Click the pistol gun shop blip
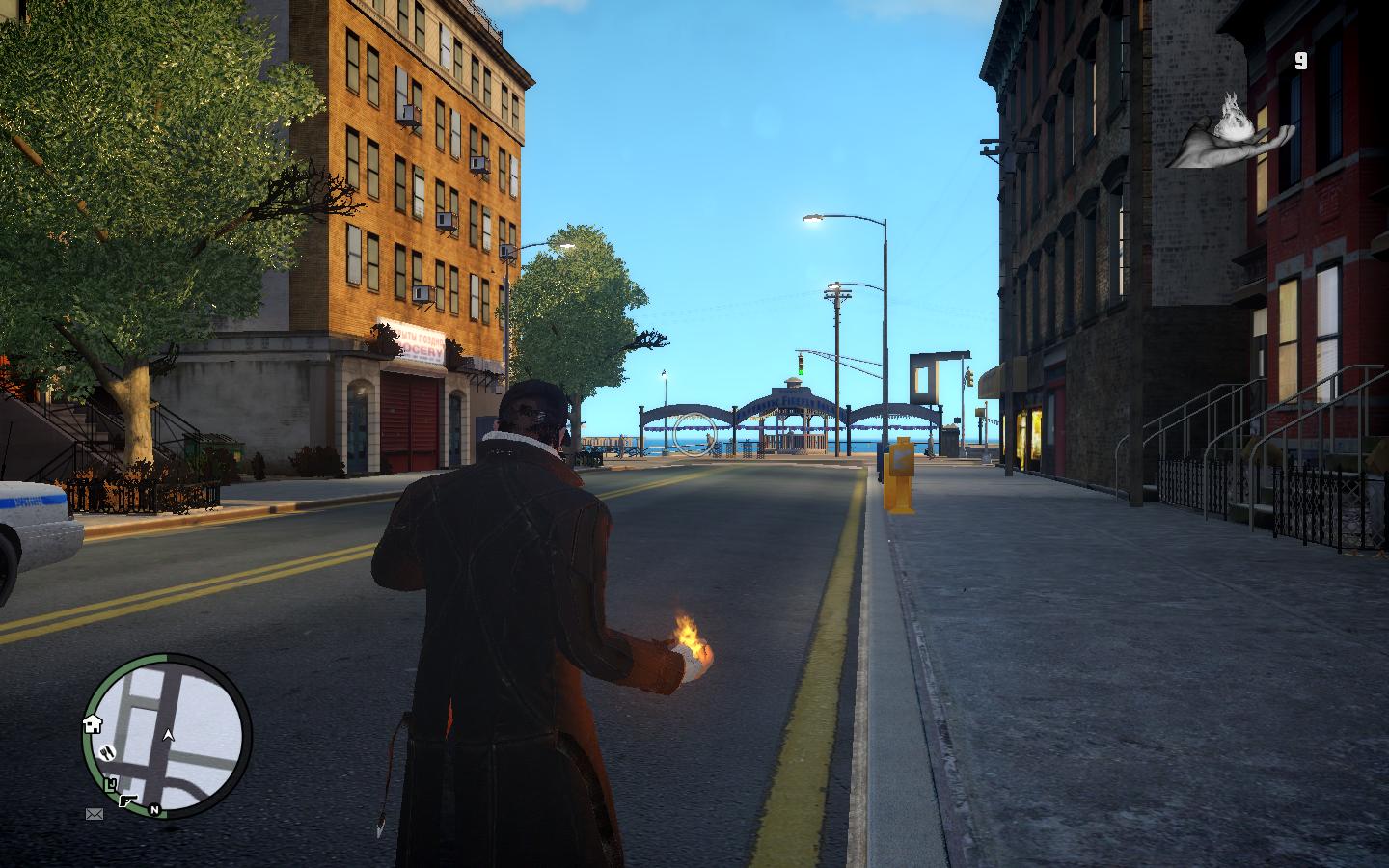The image size is (1389, 868). point(128,800)
